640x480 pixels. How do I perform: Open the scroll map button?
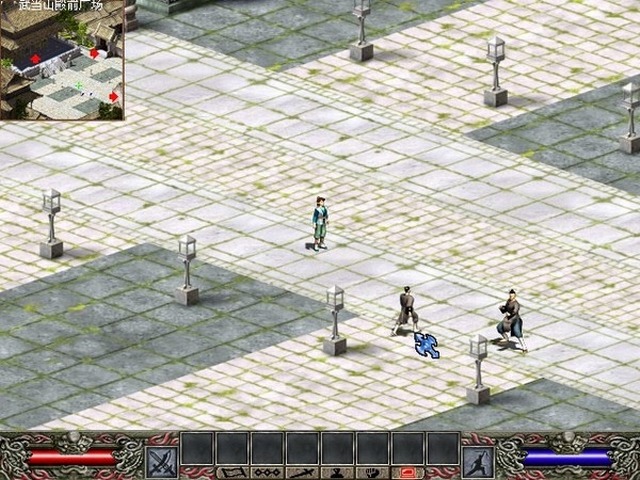point(231,472)
